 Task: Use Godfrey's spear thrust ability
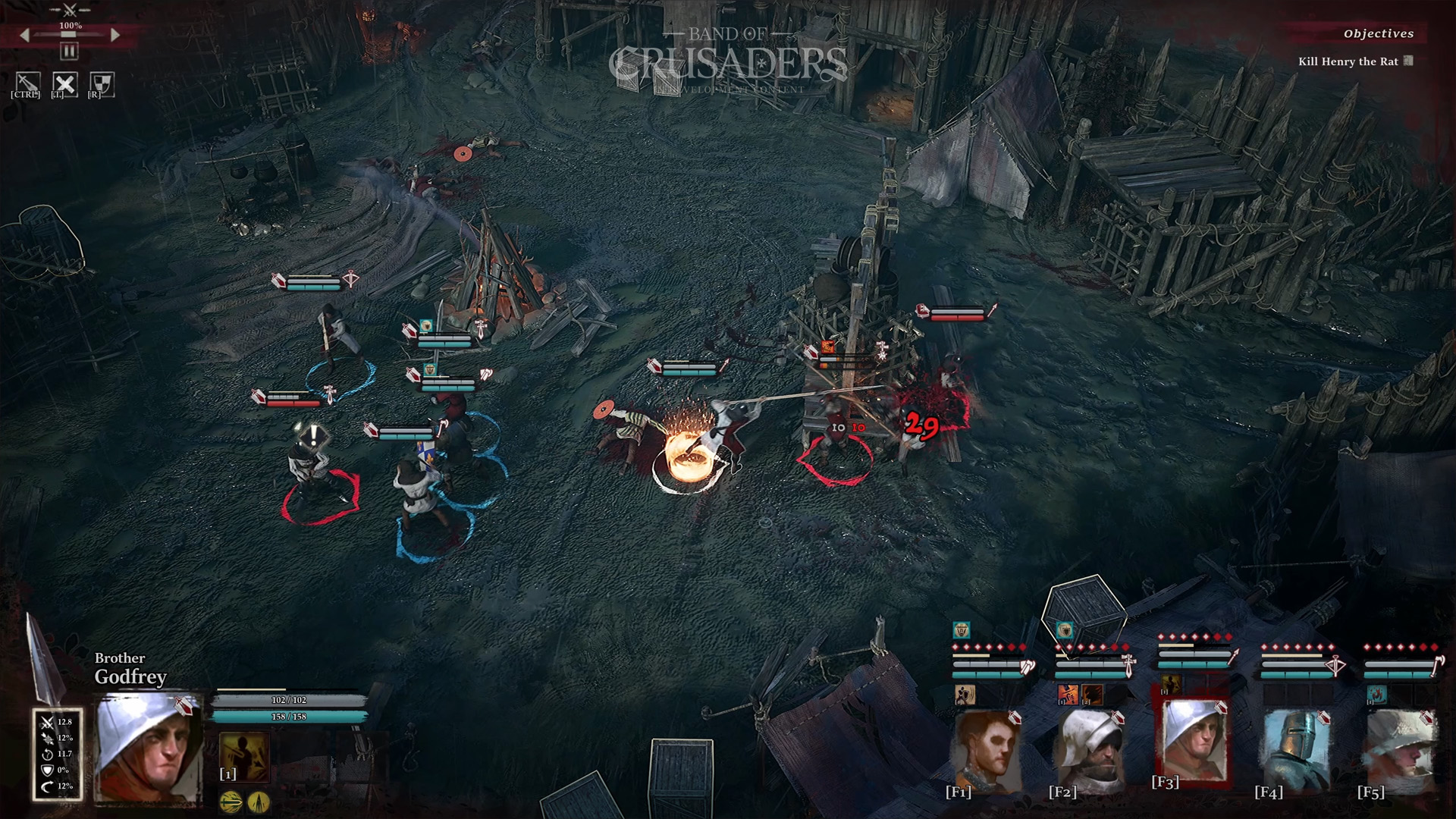(244, 755)
